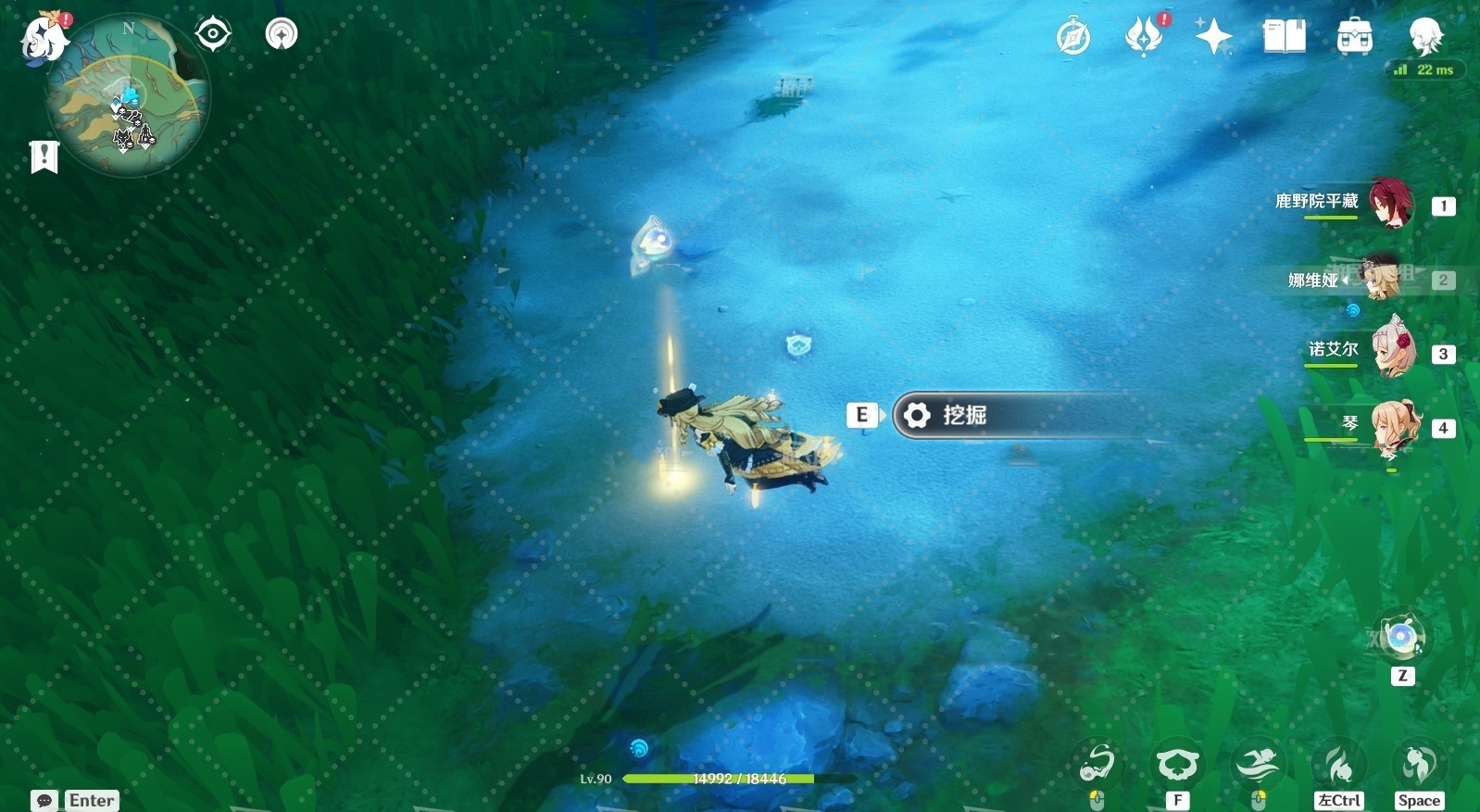
Task: Open the chat speech bubble
Action: point(44,800)
